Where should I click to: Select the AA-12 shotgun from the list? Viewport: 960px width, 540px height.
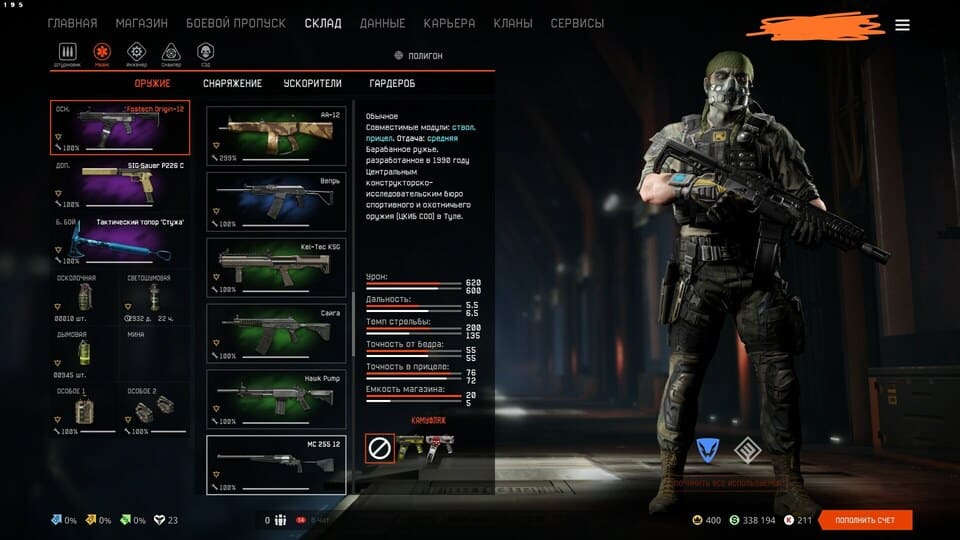pyautogui.click(x=276, y=135)
